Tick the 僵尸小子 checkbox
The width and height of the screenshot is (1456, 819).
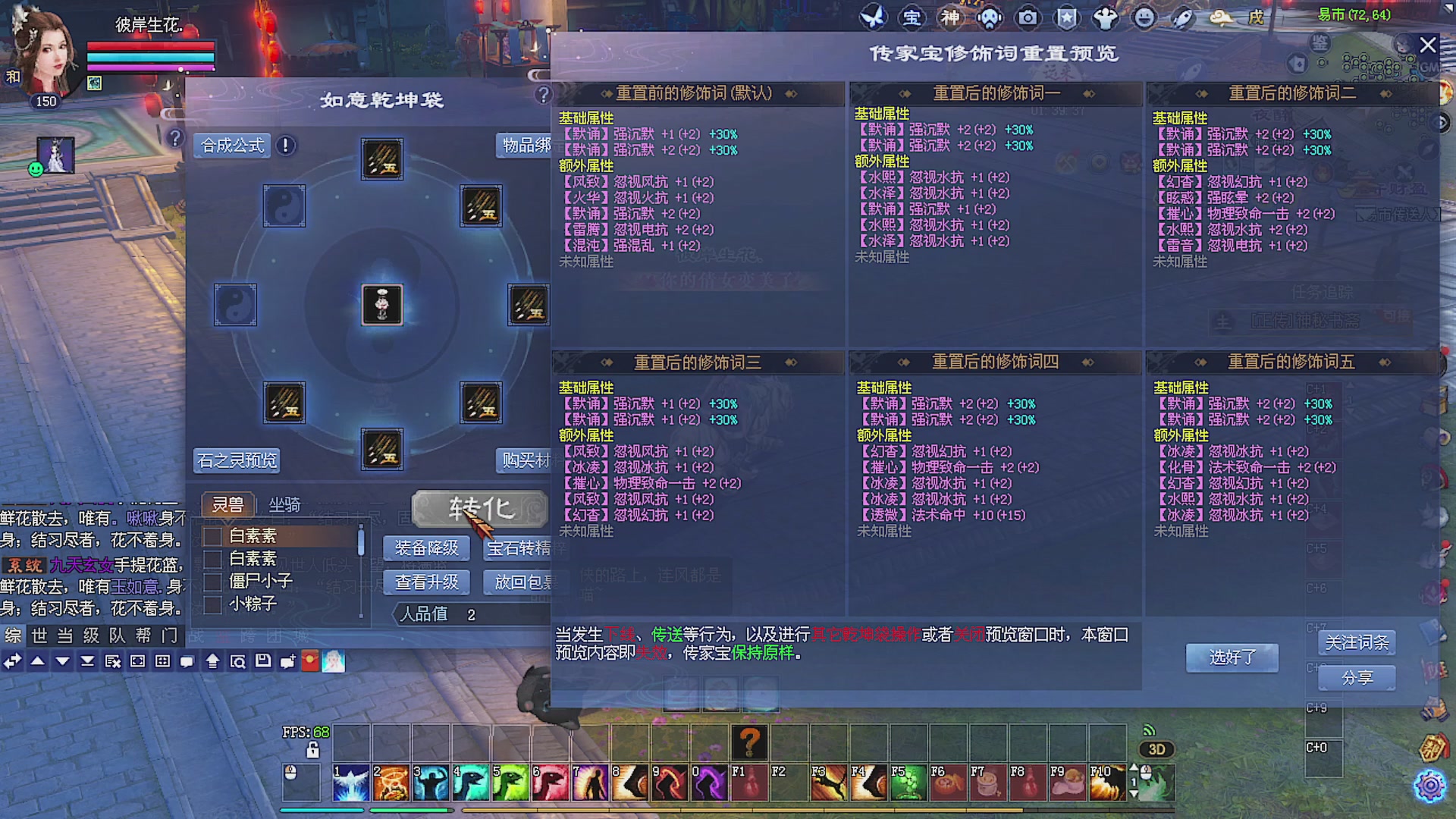(213, 582)
